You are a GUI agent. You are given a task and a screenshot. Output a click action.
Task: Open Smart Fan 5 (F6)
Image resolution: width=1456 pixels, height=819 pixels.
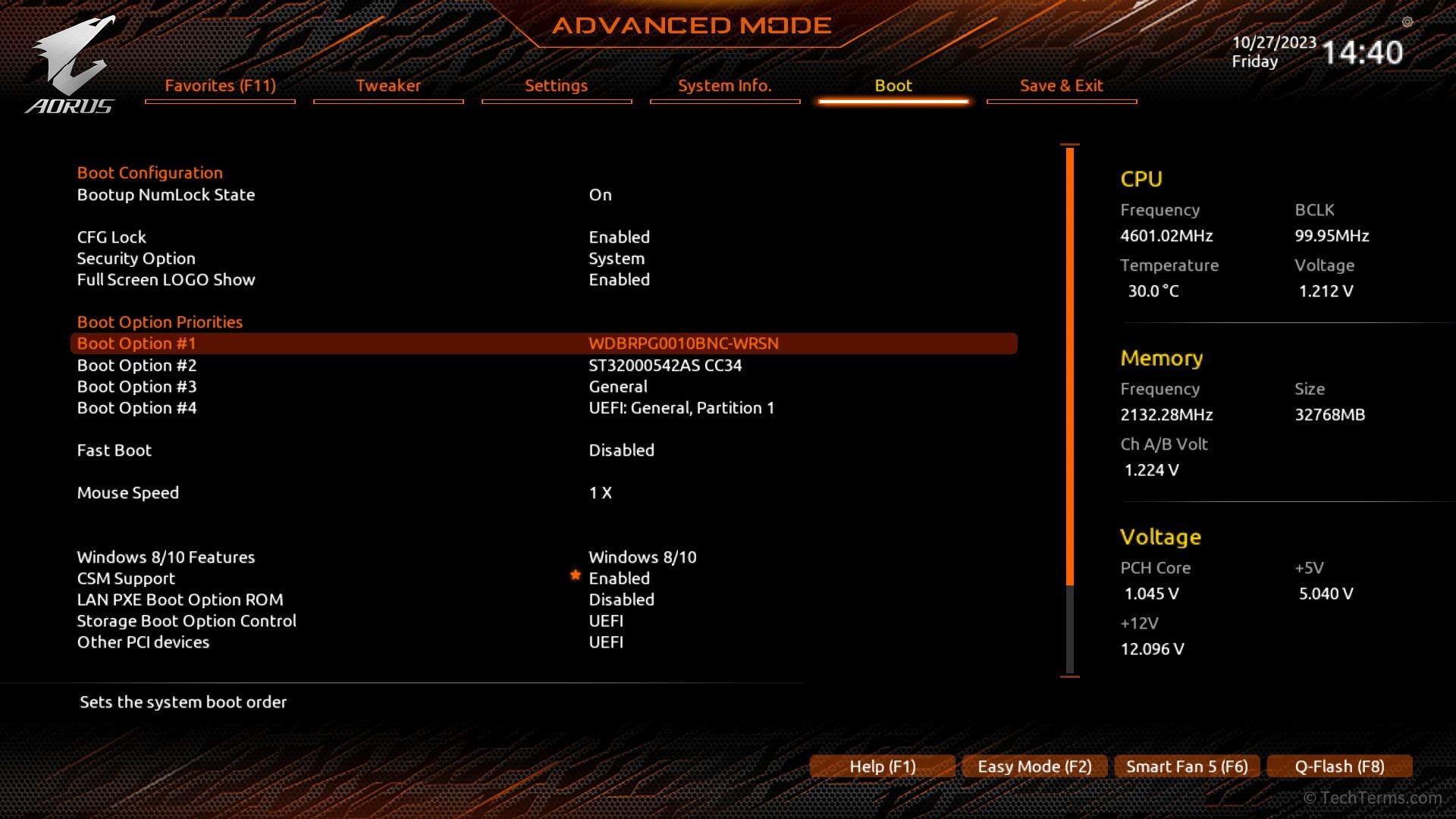(1187, 767)
